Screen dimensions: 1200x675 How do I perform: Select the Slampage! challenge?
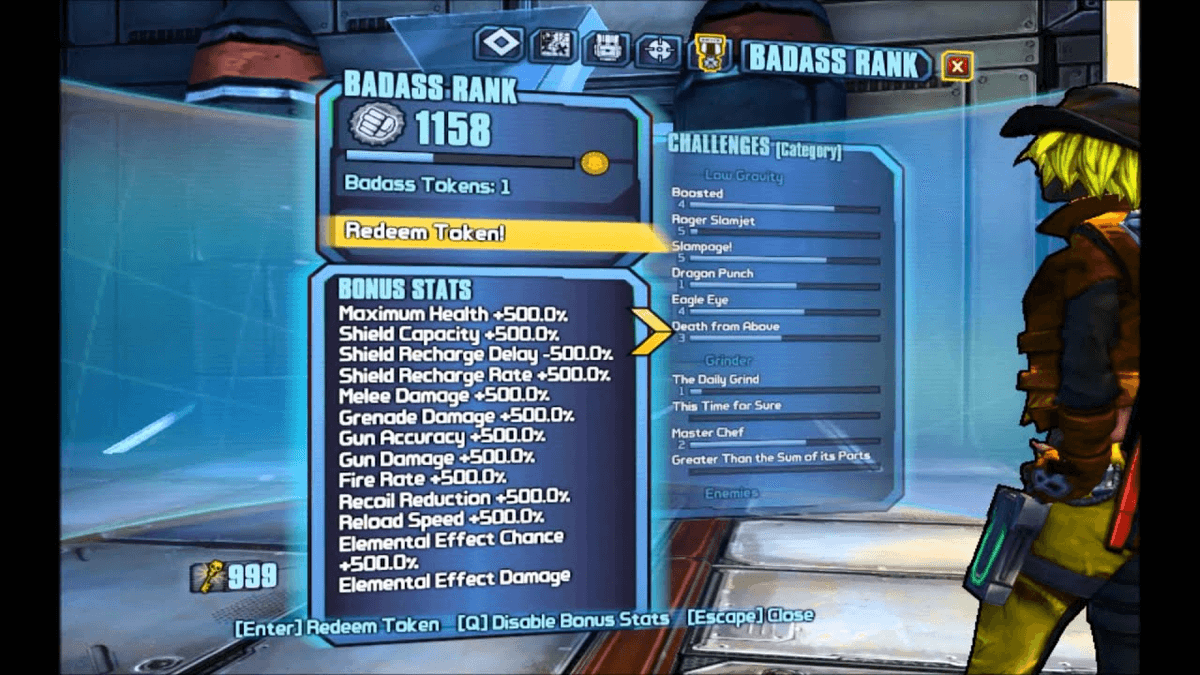point(702,246)
